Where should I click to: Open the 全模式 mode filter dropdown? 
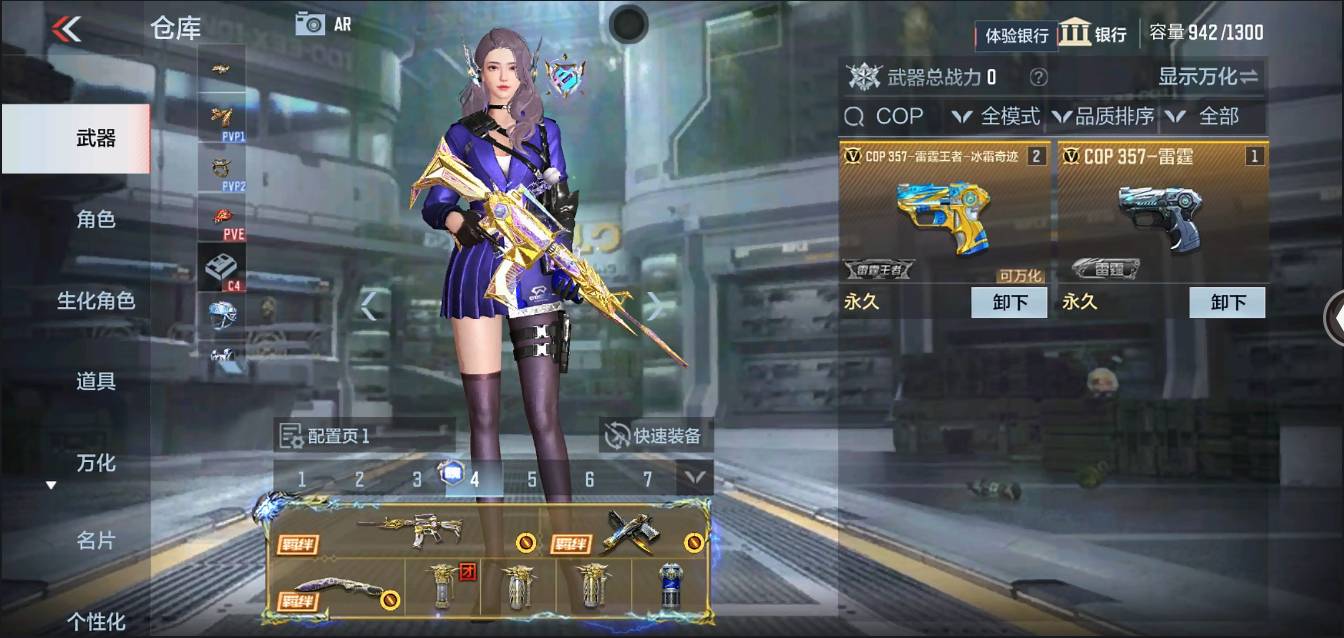click(x=996, y=117)
